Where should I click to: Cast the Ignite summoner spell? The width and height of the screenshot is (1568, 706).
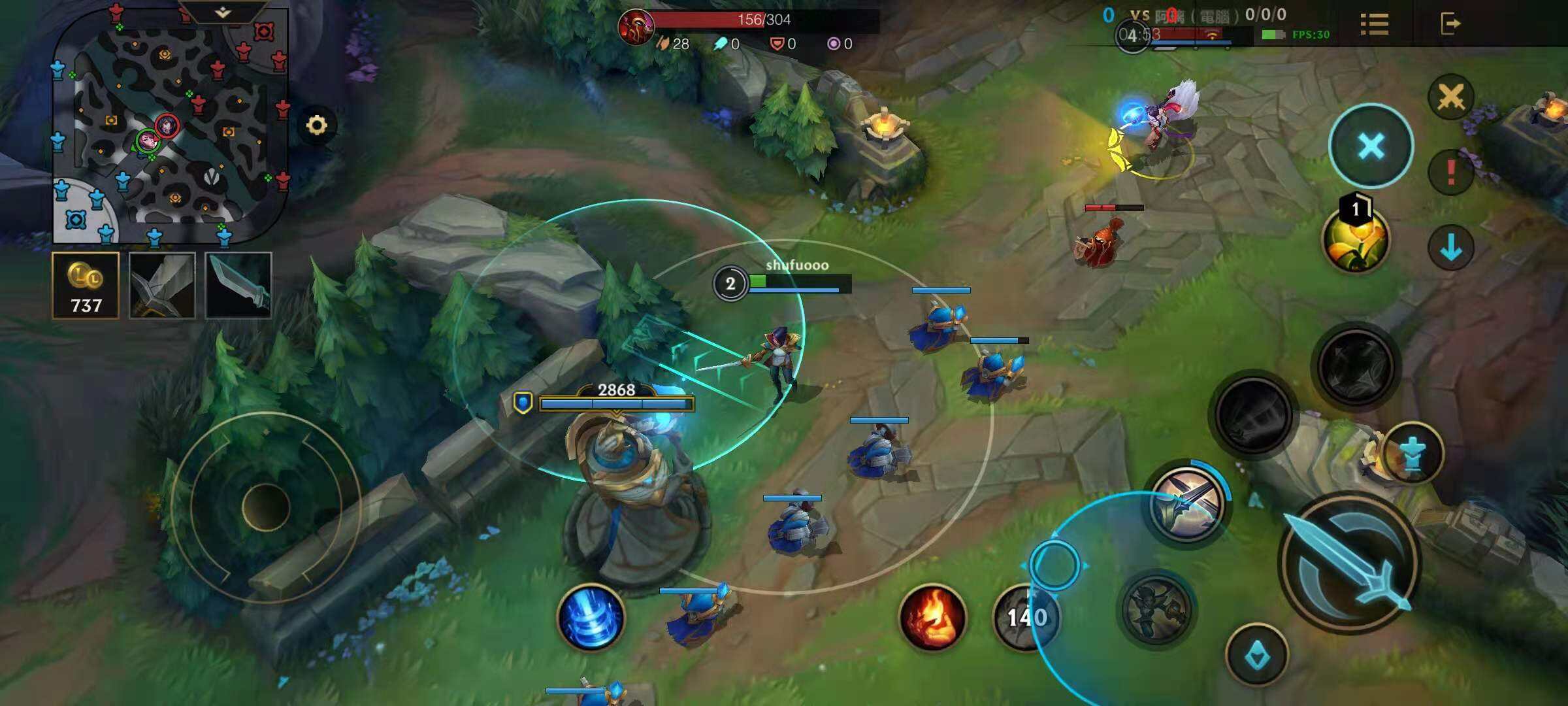tap(932, 617)
